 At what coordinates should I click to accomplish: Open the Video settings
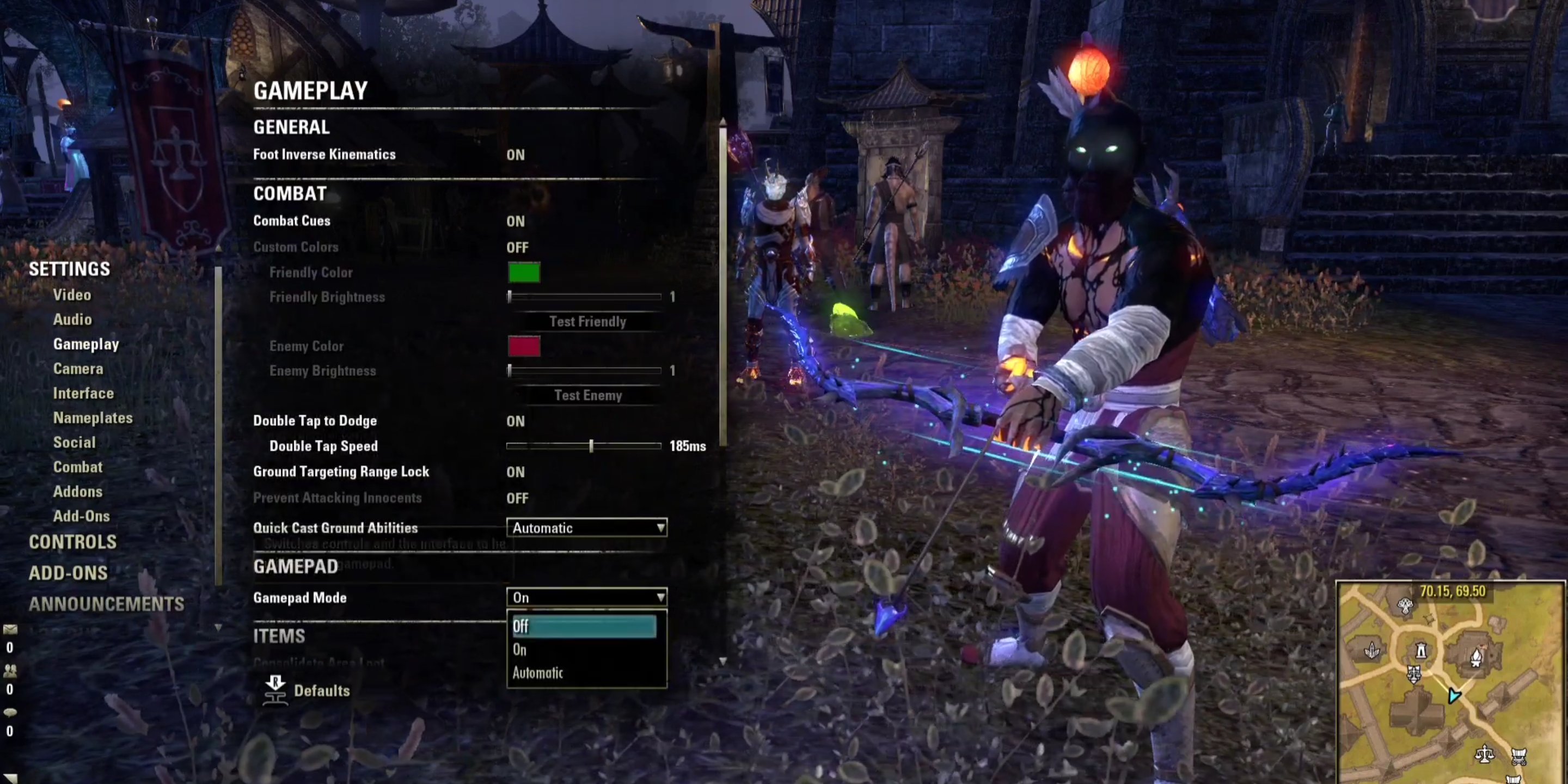[72, 295]
